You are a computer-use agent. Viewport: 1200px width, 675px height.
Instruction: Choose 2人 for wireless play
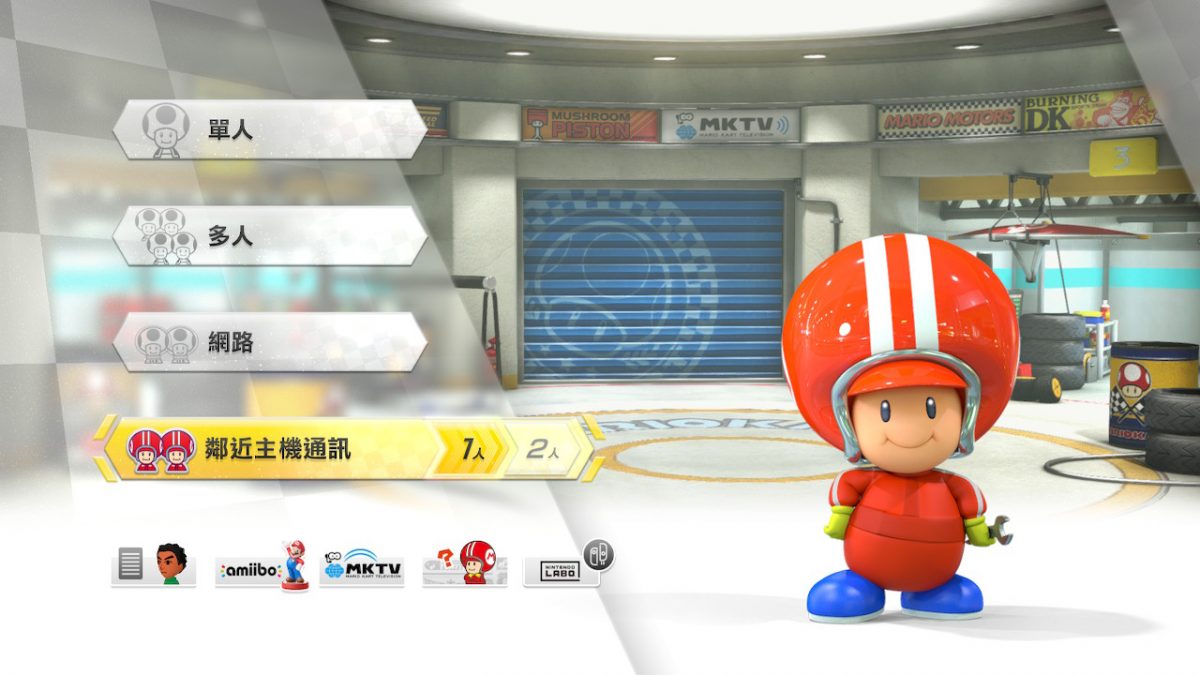click(541, 449)
